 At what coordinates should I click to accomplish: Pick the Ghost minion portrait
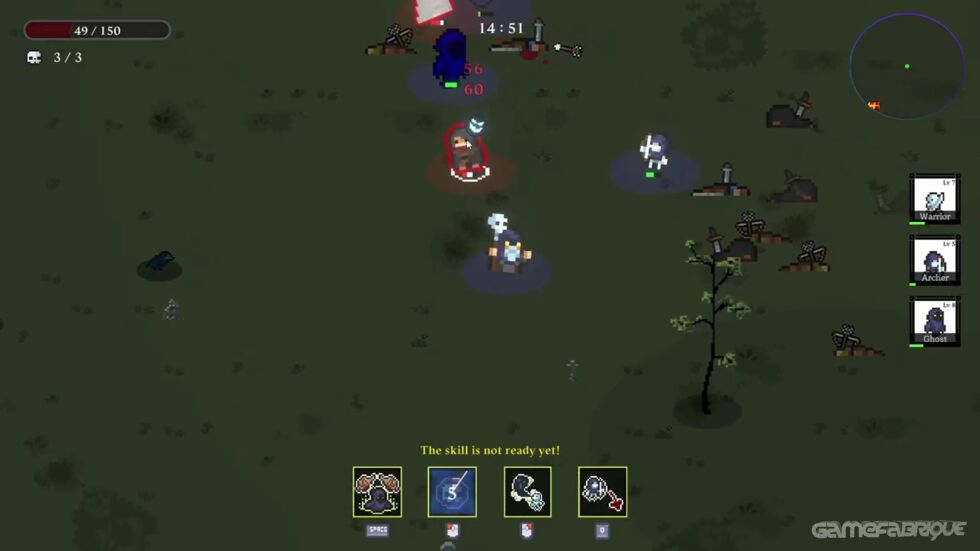click(x=935, y=321)
